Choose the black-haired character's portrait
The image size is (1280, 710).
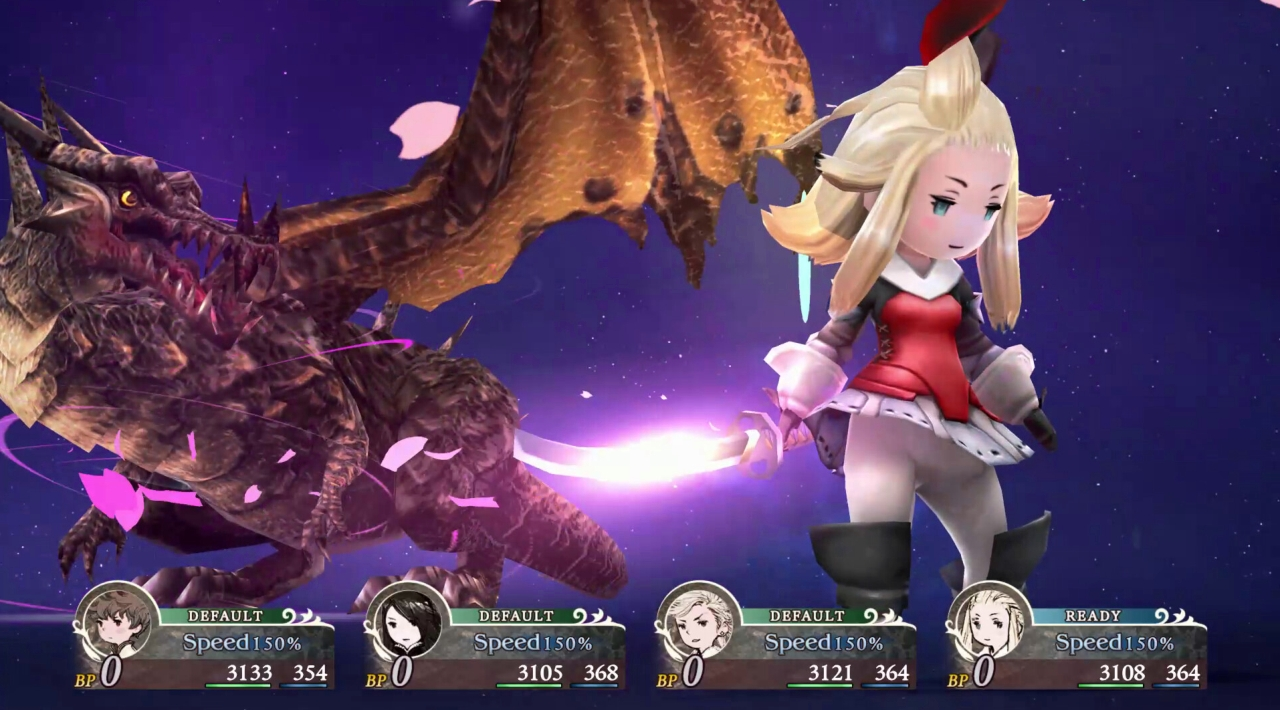407,621
